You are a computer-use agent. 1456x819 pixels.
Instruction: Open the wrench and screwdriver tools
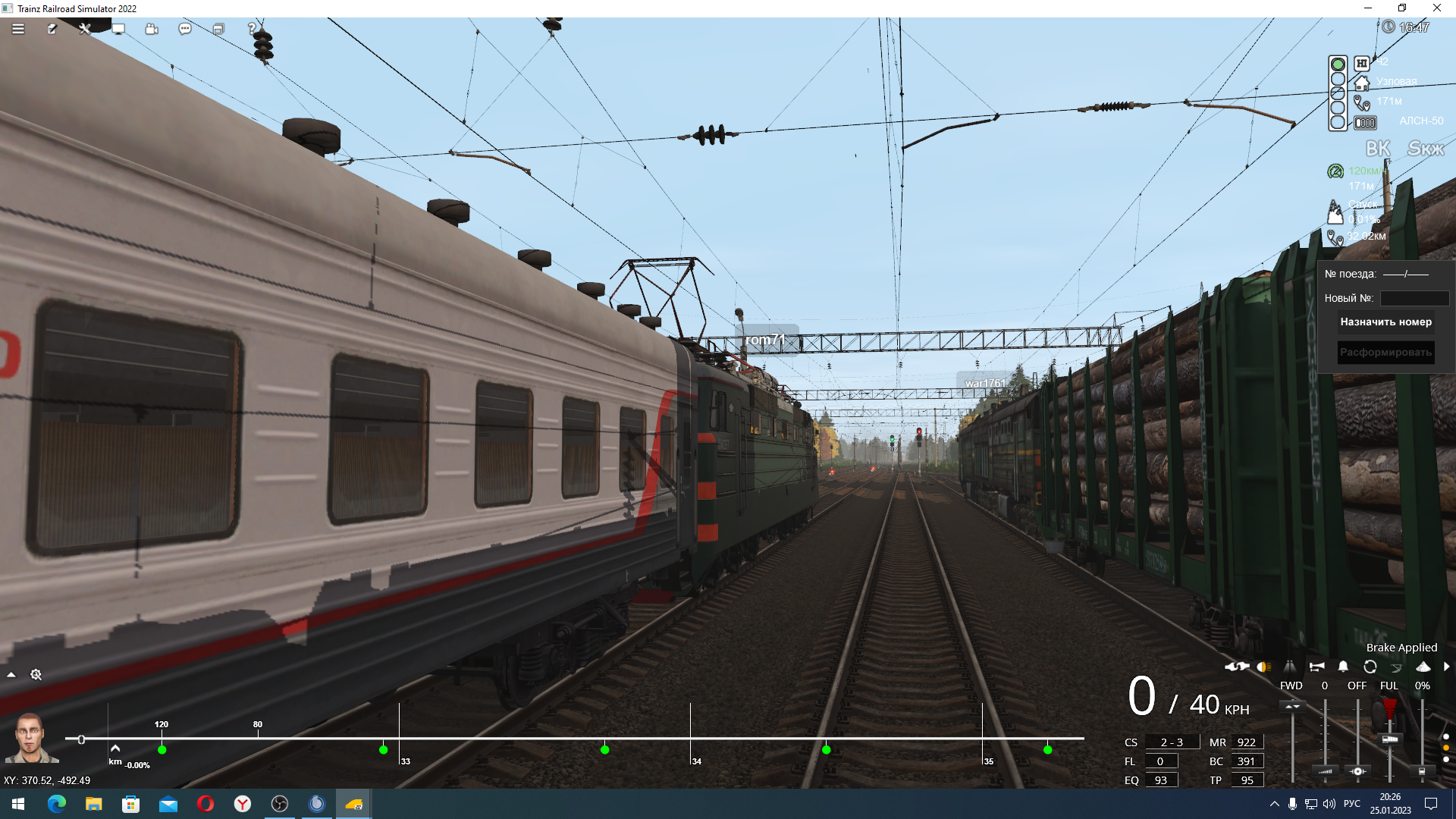point(85,29)
